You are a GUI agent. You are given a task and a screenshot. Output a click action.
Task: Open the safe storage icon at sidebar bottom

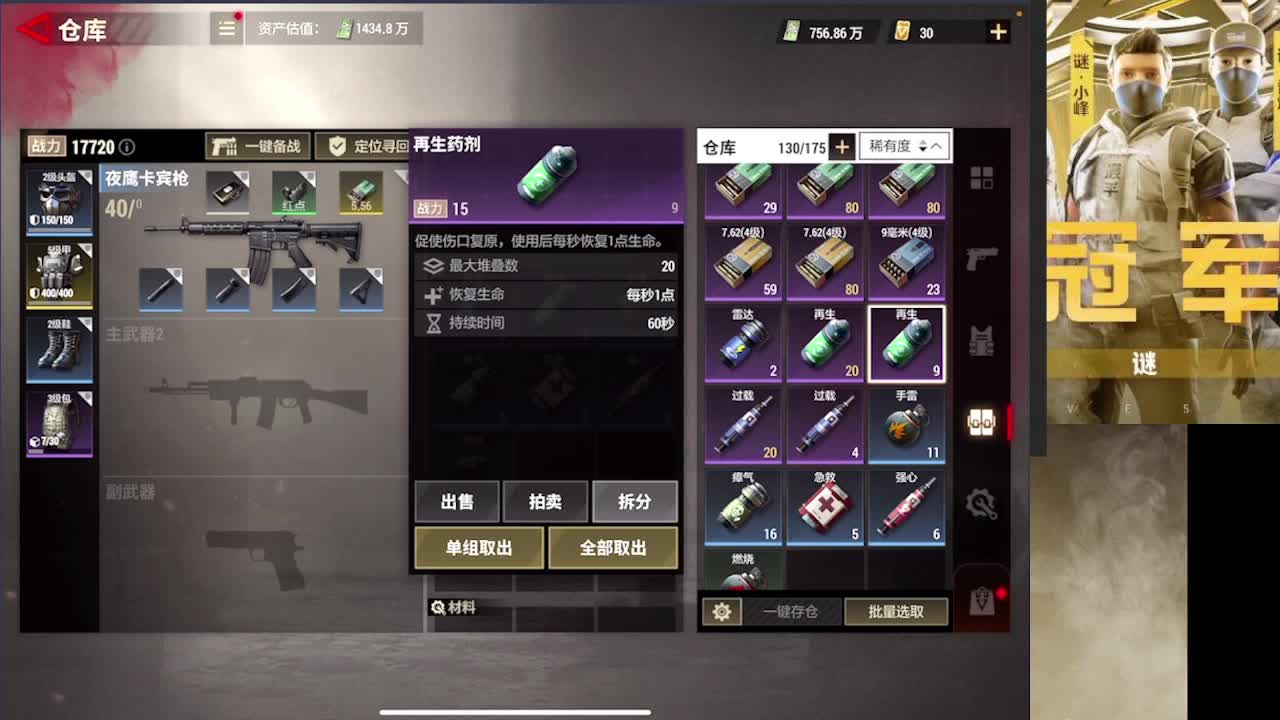point(982,598)
